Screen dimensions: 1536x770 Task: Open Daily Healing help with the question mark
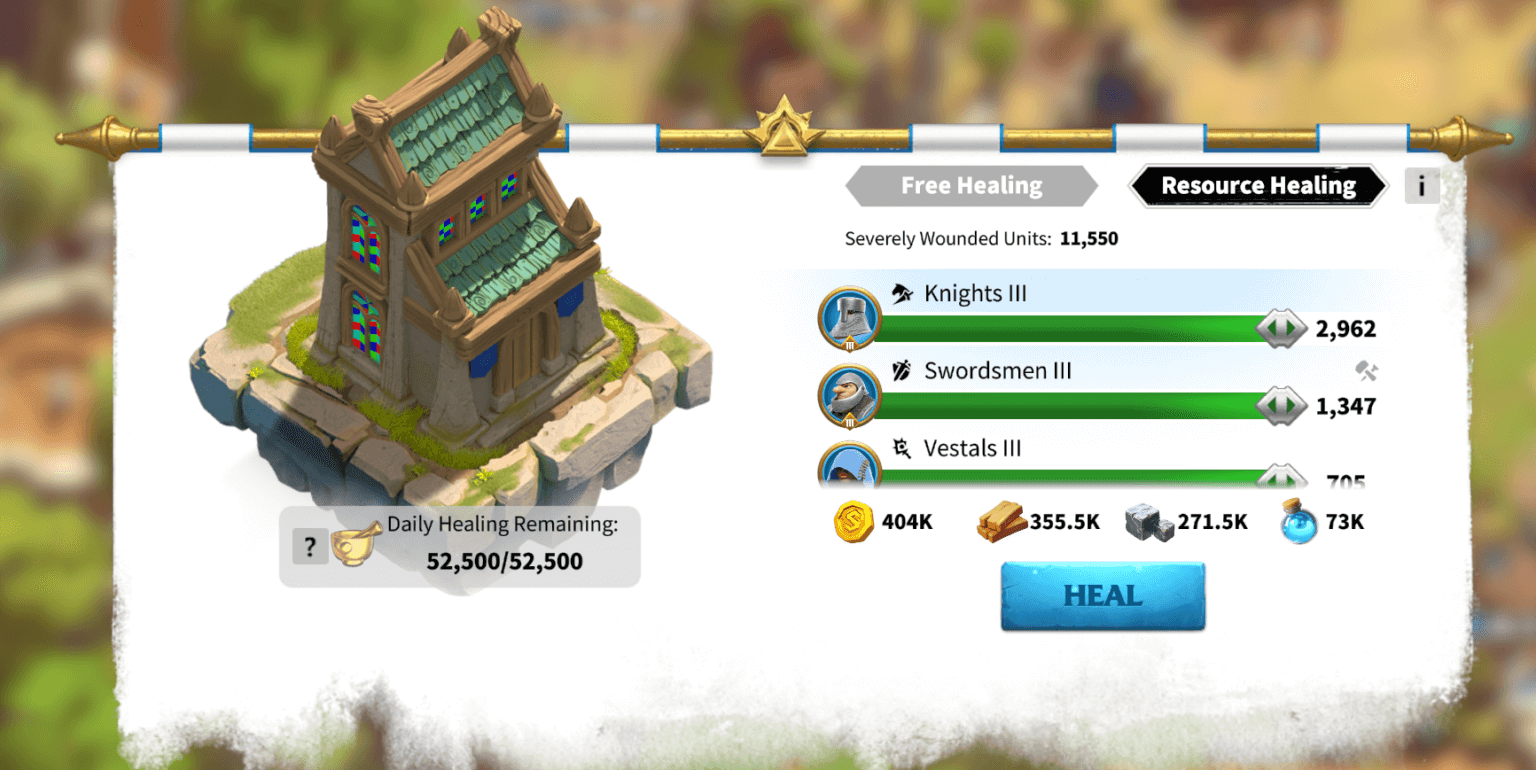point(310,546)
